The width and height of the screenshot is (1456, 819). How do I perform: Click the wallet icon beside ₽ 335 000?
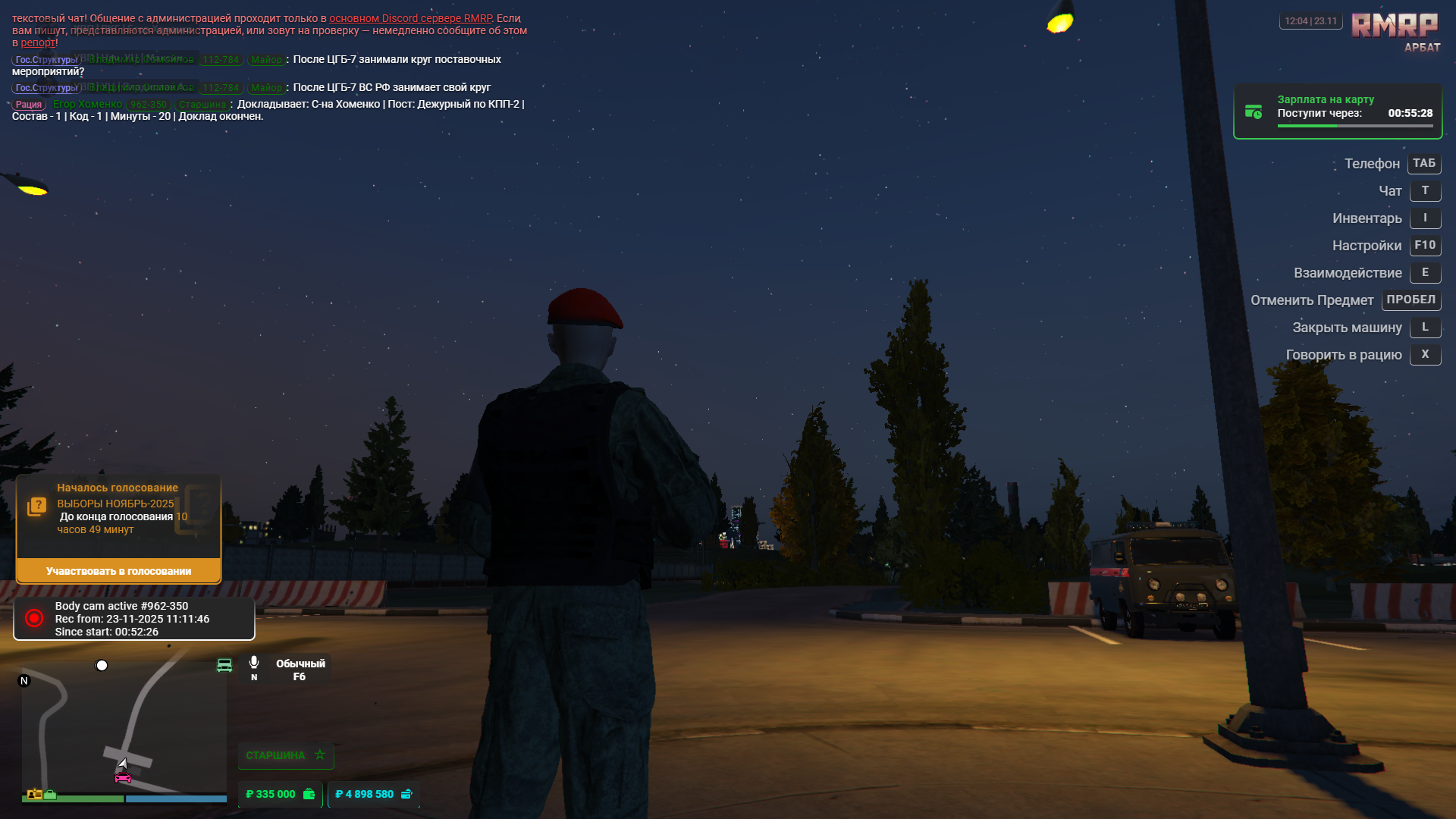[308, 795]
